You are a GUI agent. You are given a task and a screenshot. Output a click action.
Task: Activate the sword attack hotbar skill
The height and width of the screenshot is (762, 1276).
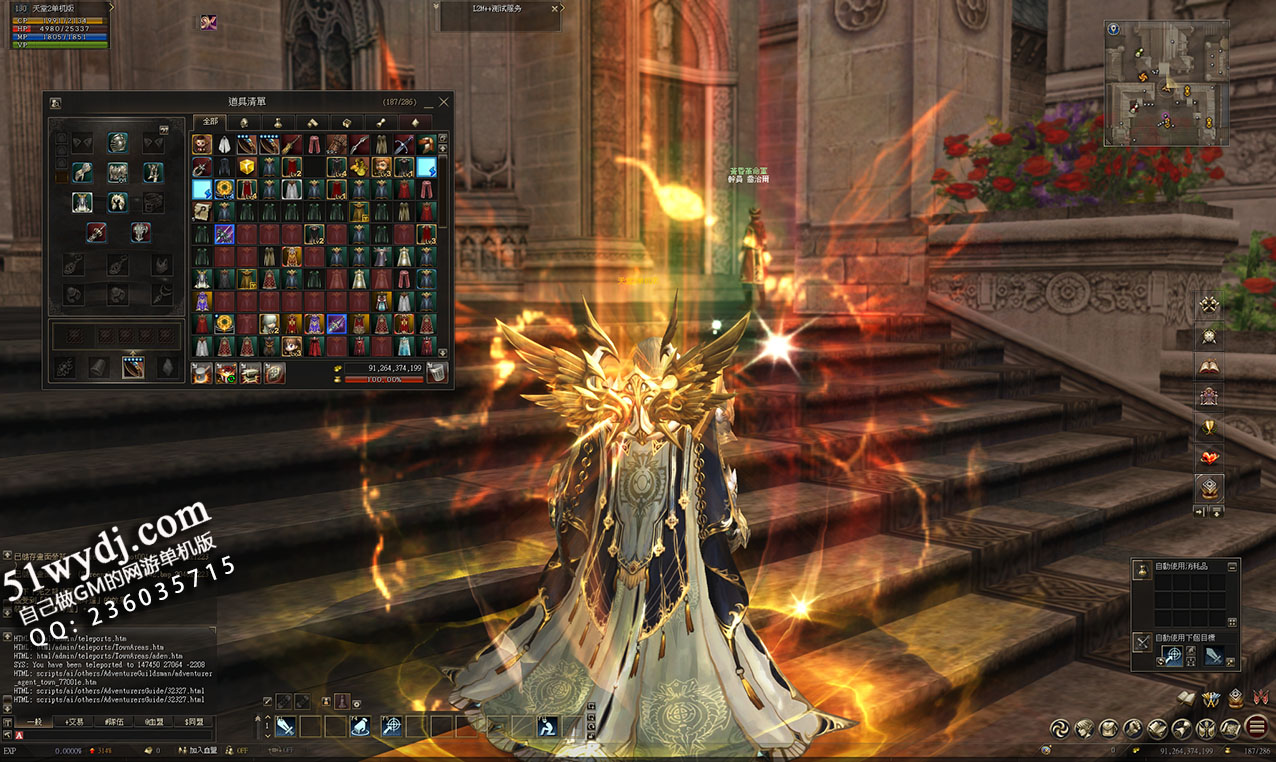click(x=285, y=727)
